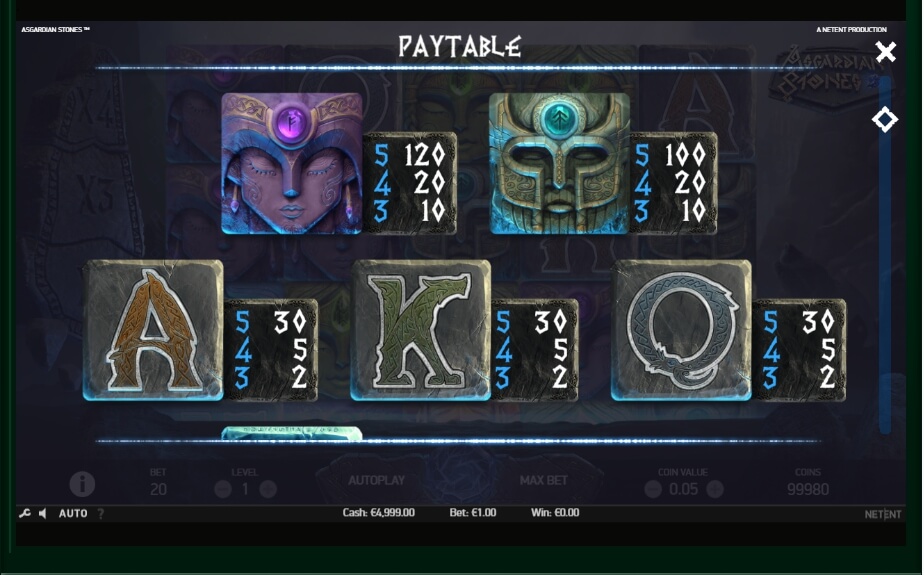Close the paytable with the X button

pyautogui.click(x=885, y=52)
